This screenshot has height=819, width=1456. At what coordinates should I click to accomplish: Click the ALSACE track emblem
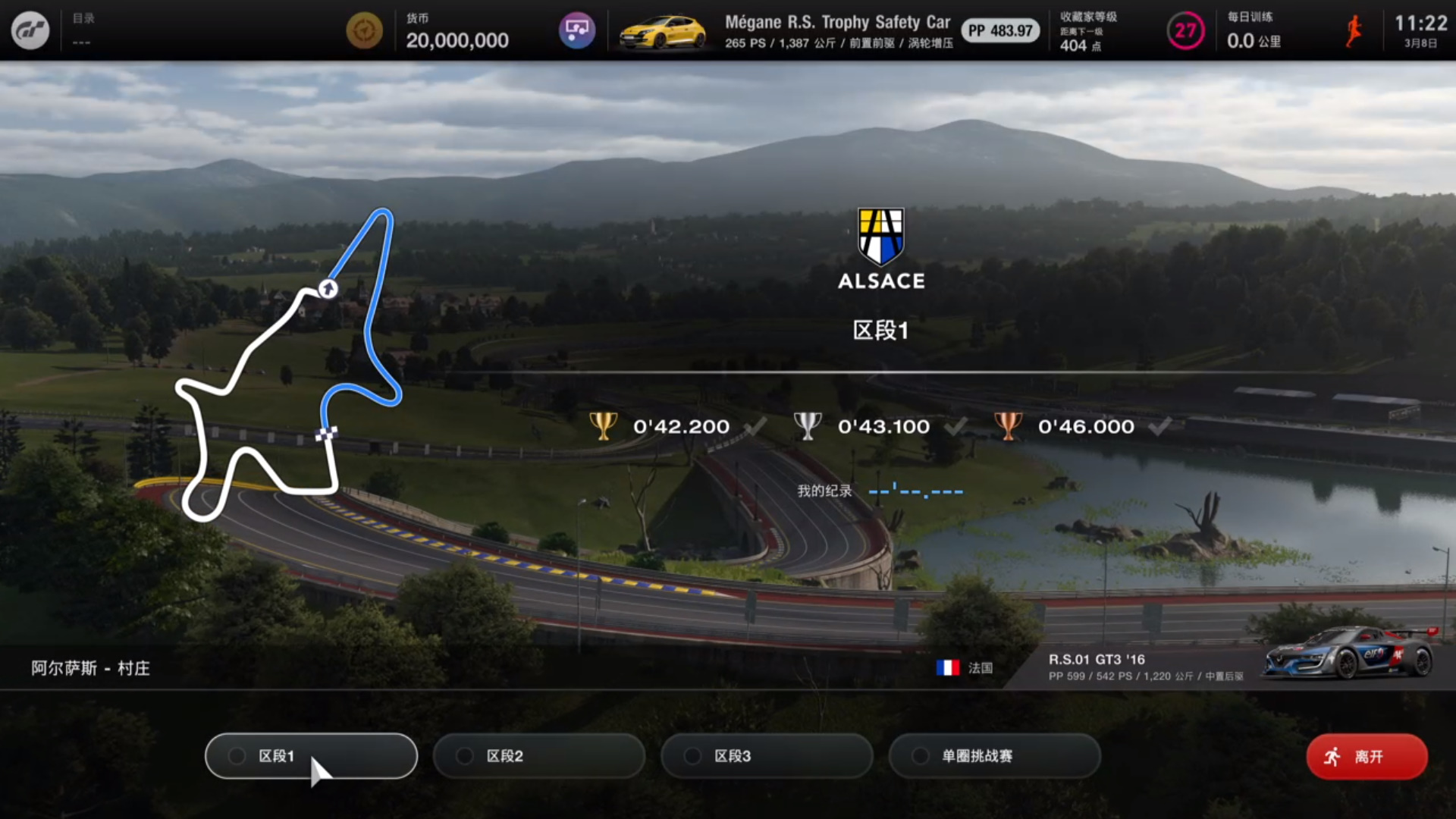pyautogui.click(x=880, y=236)
